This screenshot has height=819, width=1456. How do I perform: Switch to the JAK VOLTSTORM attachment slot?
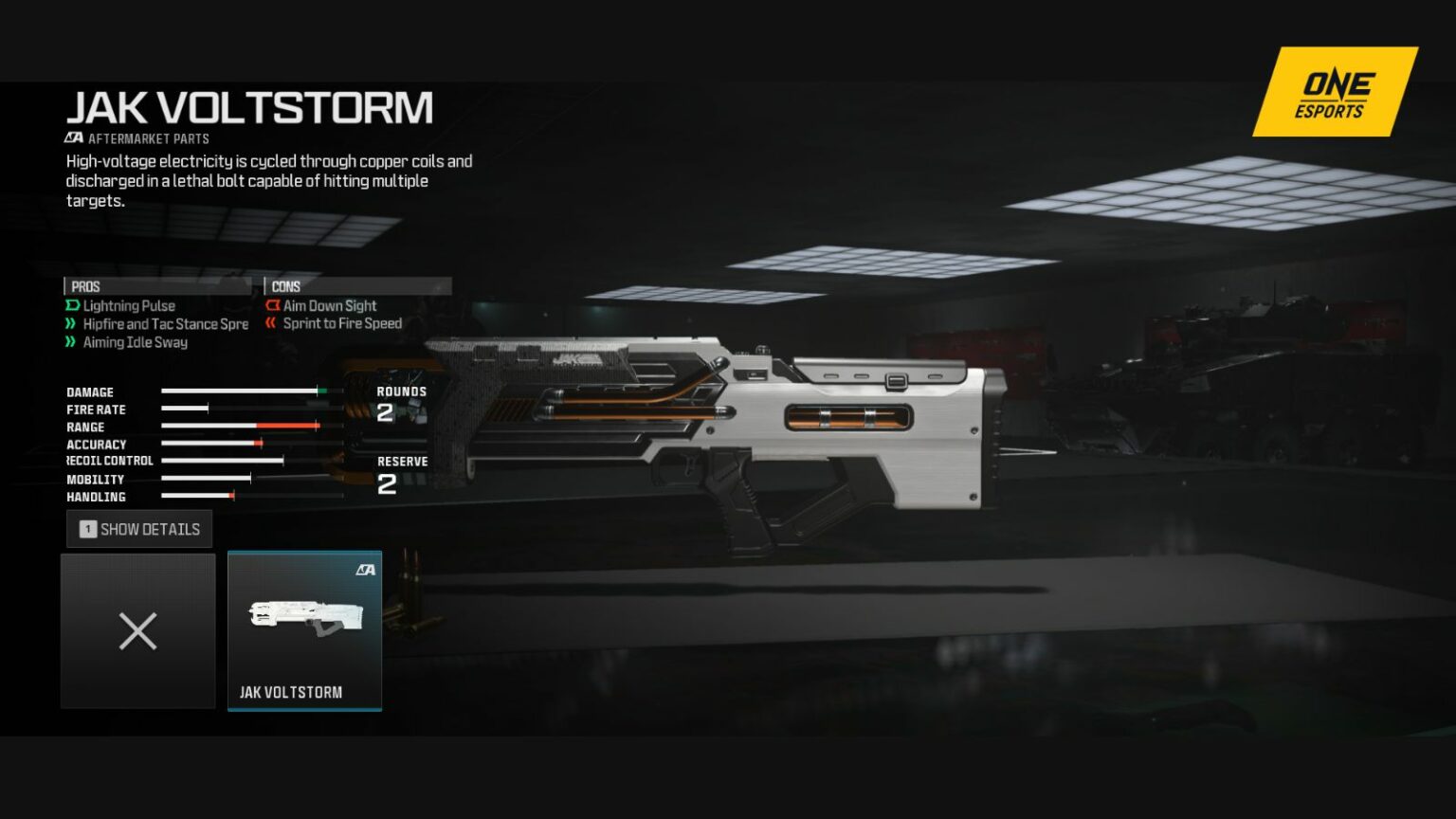[x=304, y=630]
